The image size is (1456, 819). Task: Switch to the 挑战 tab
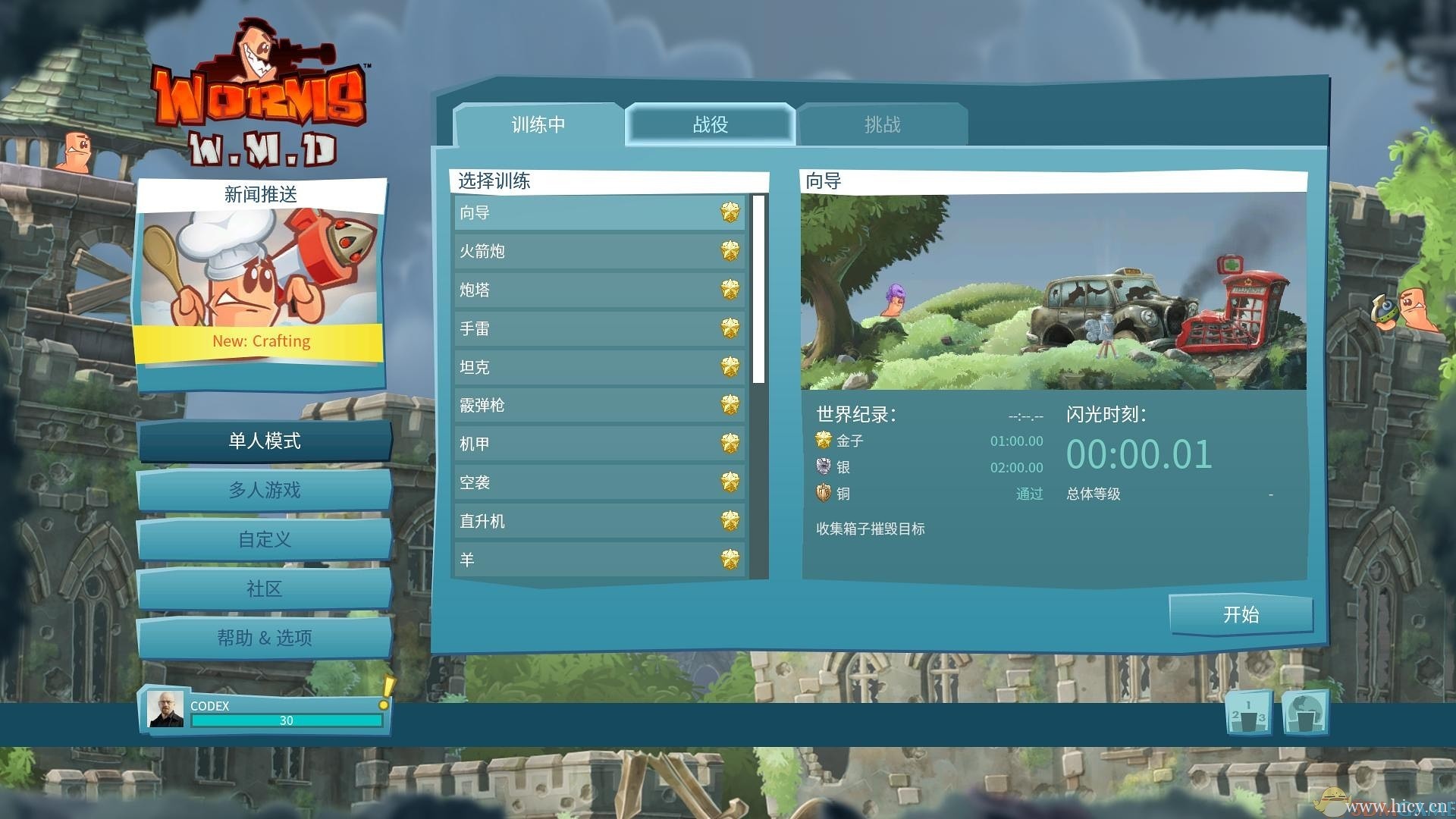[x=881, y=124]
